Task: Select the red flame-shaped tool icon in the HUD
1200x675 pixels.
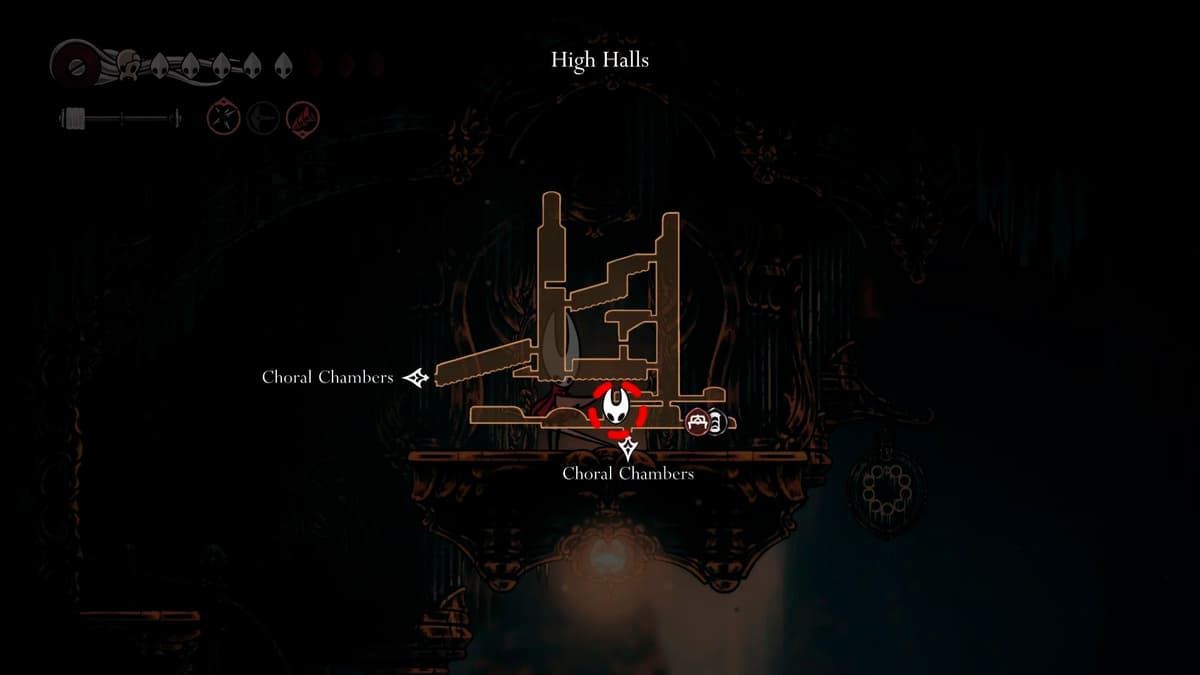Action: [x=302, y=119]
